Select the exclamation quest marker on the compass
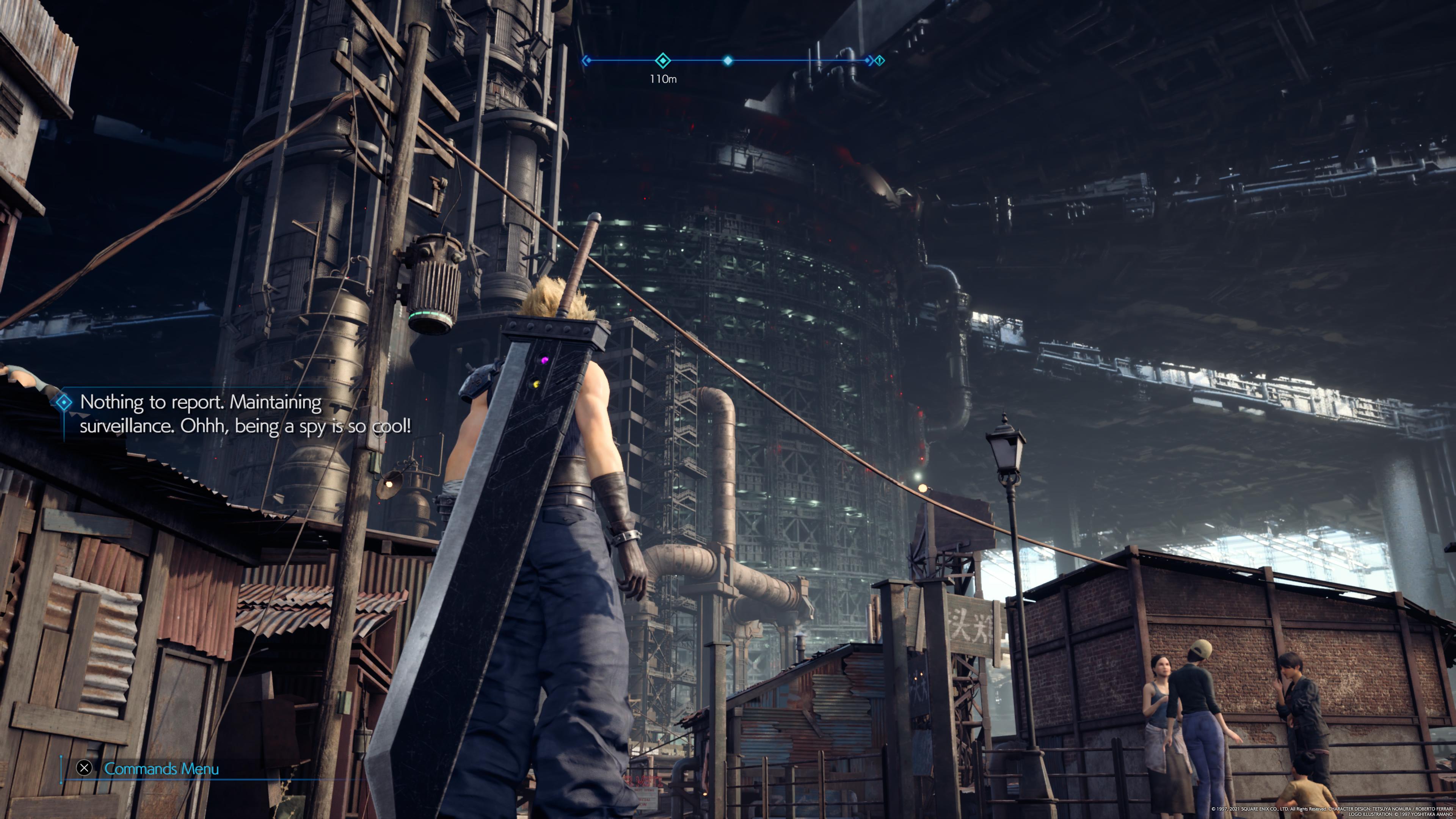Viewport: 1456px width, 819px height. coord(880,61)
